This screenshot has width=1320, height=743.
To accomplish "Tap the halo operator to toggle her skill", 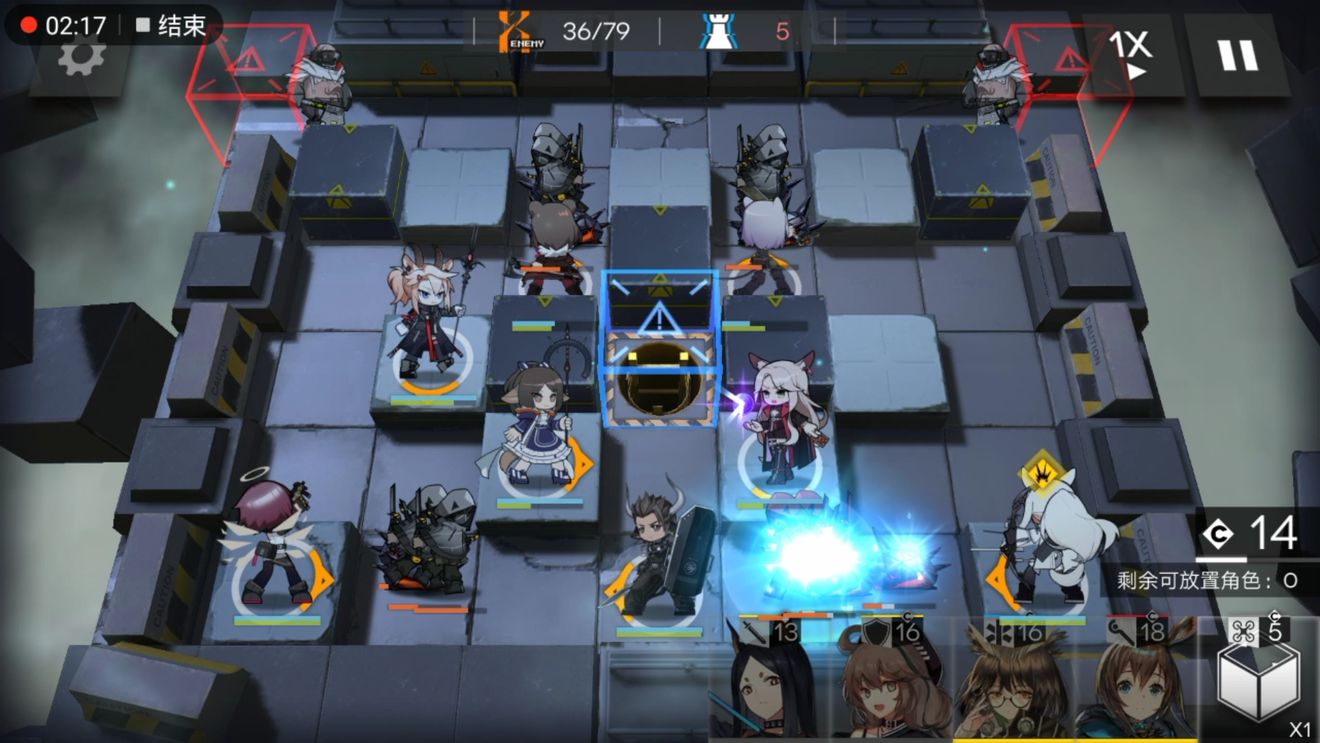I will click(270, 540).
